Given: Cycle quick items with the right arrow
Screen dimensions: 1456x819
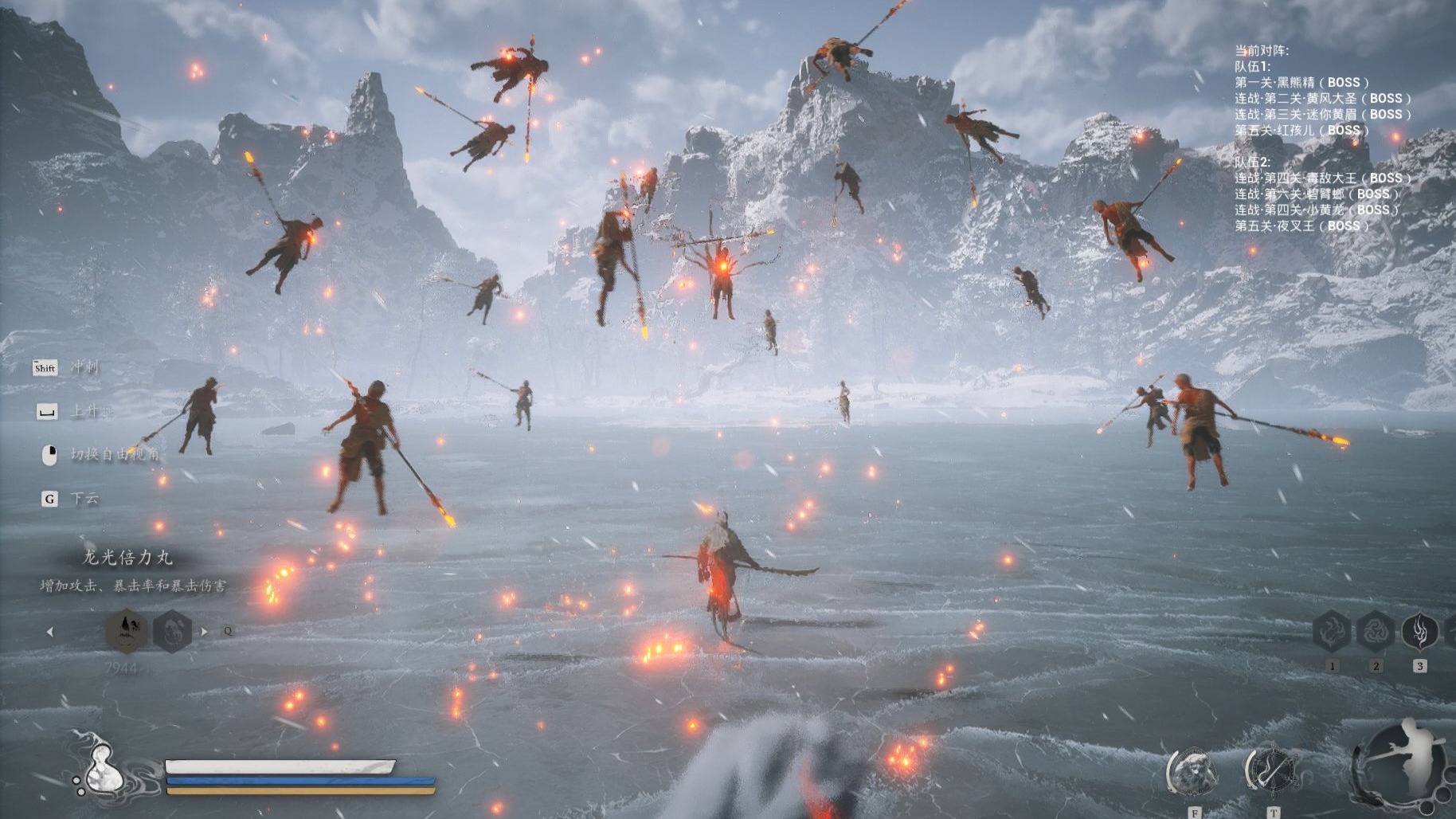Looking at the screenshot, I should tap(204, 632).
